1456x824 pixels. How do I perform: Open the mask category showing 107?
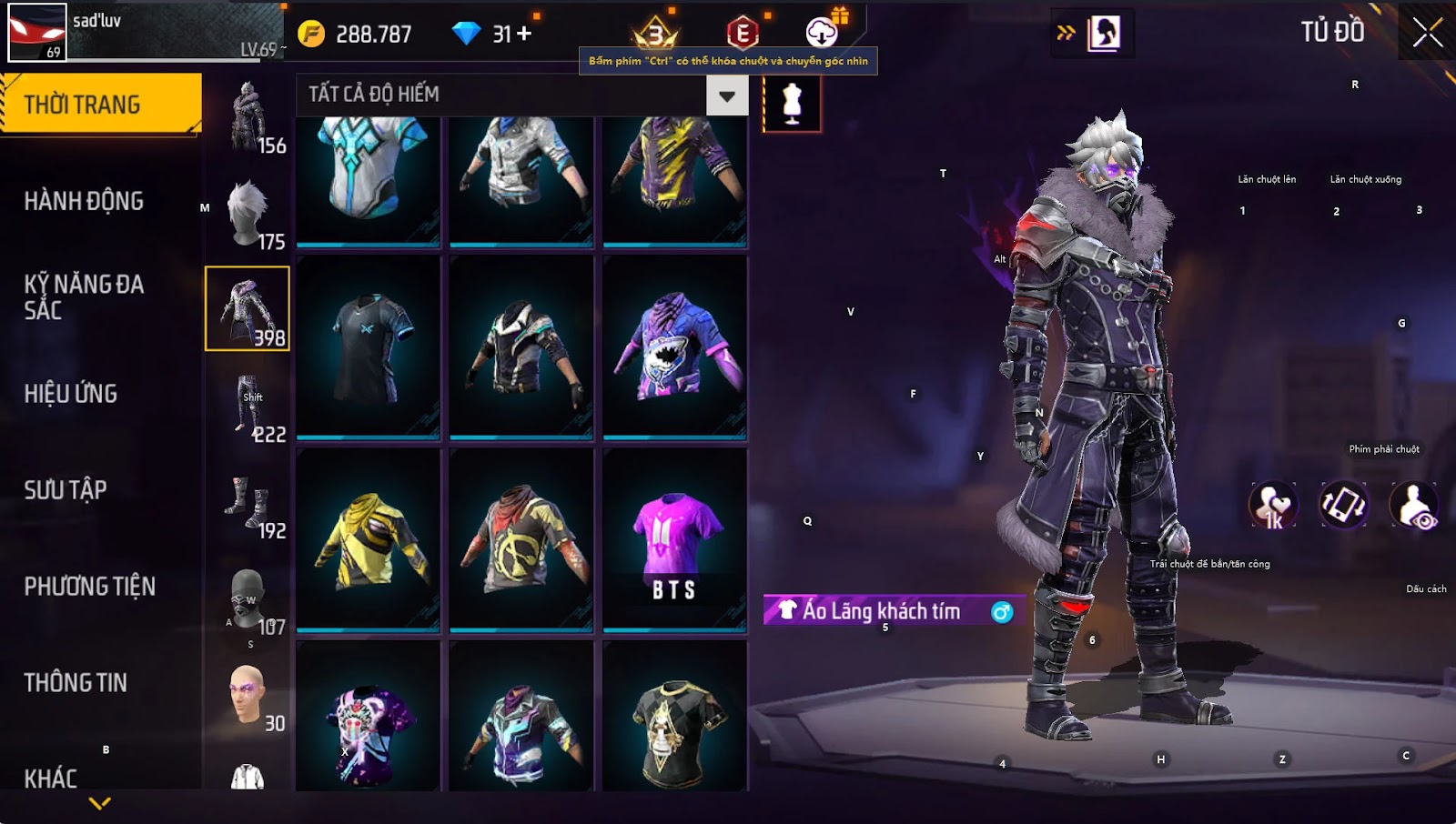(248, 600)
